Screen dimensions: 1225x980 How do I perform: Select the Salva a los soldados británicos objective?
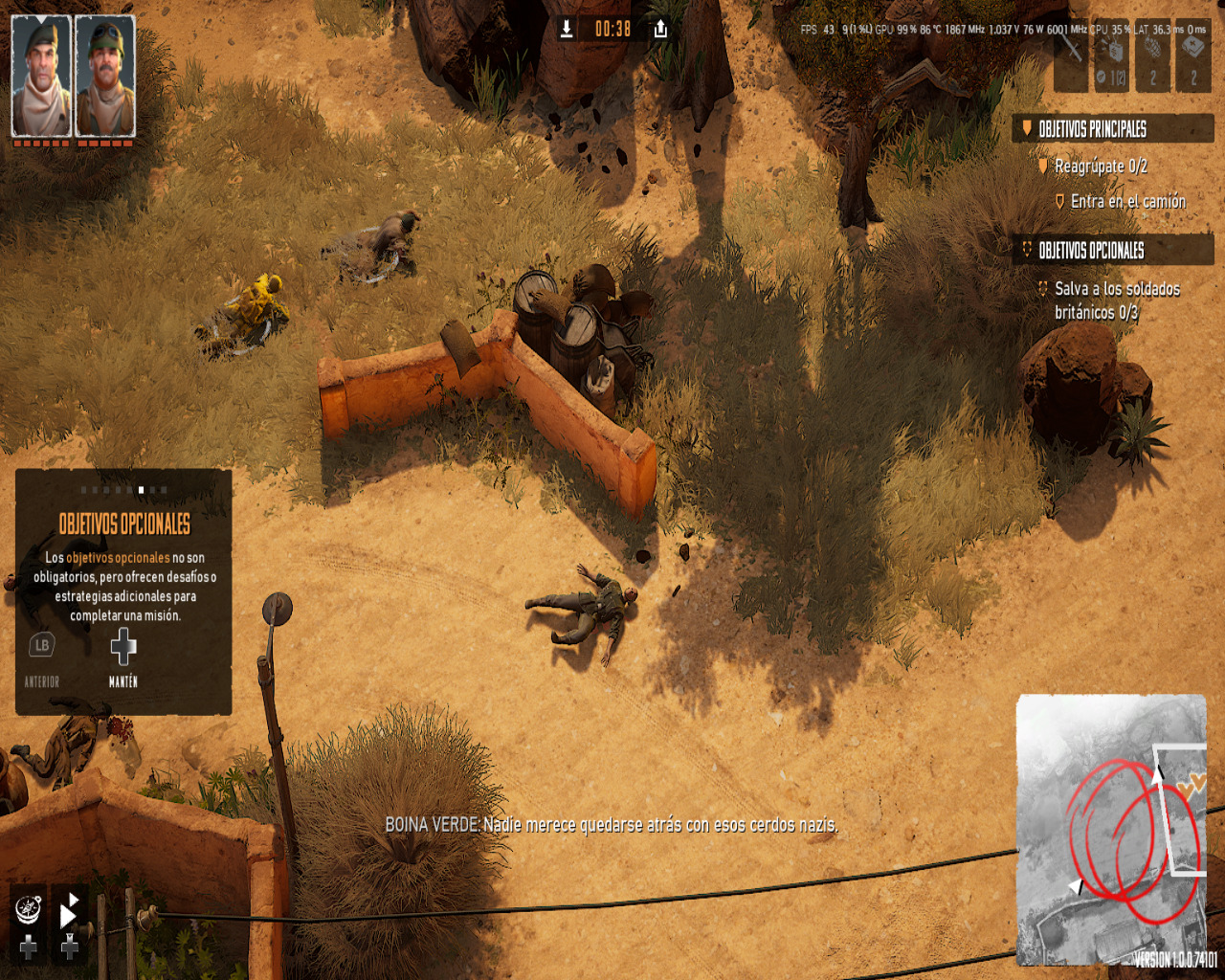(x=1116, y=300)
